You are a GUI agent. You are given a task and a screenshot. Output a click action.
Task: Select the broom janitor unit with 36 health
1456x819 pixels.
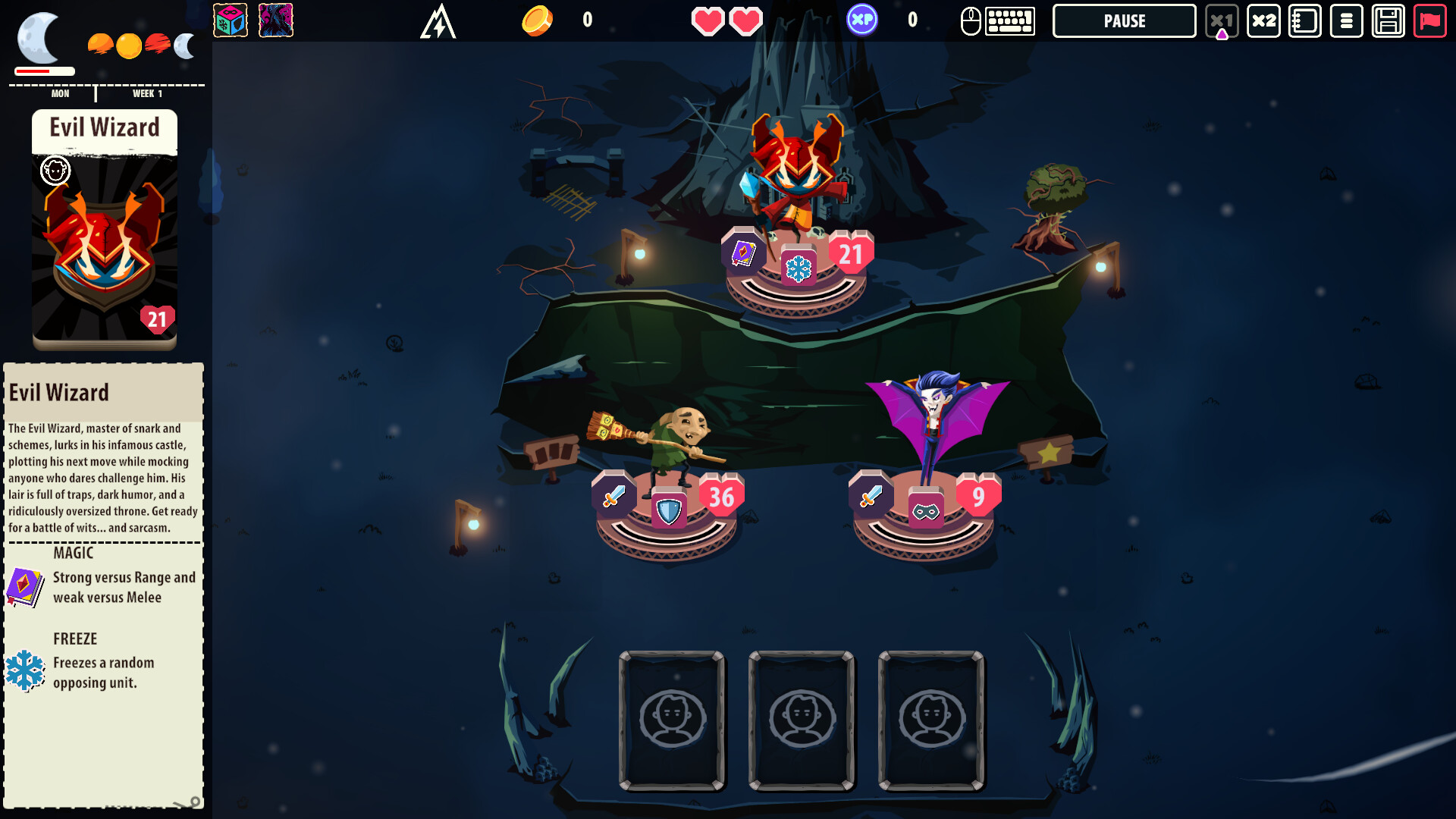click(x=675, y=440)
